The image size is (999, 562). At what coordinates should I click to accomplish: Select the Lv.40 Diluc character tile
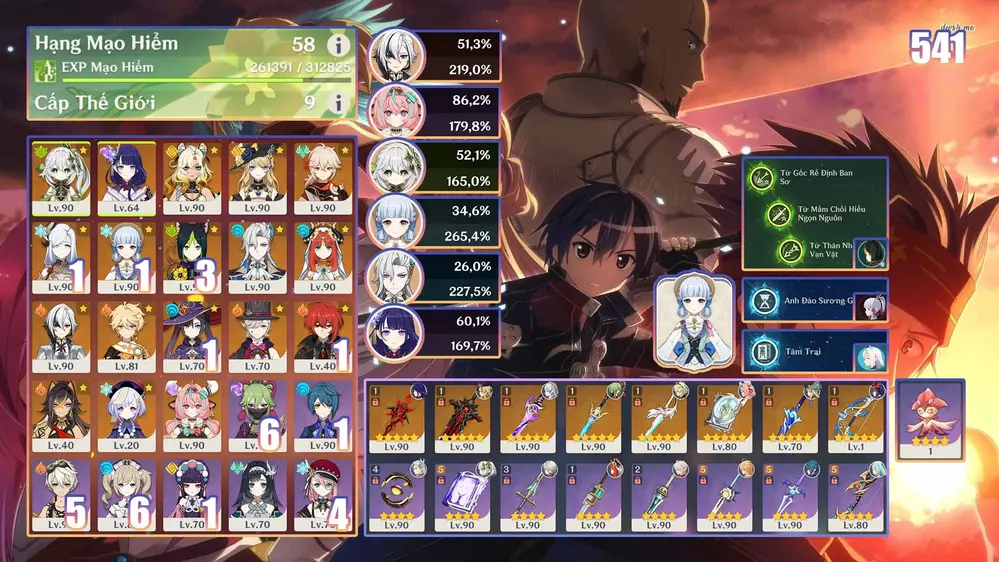322,336
